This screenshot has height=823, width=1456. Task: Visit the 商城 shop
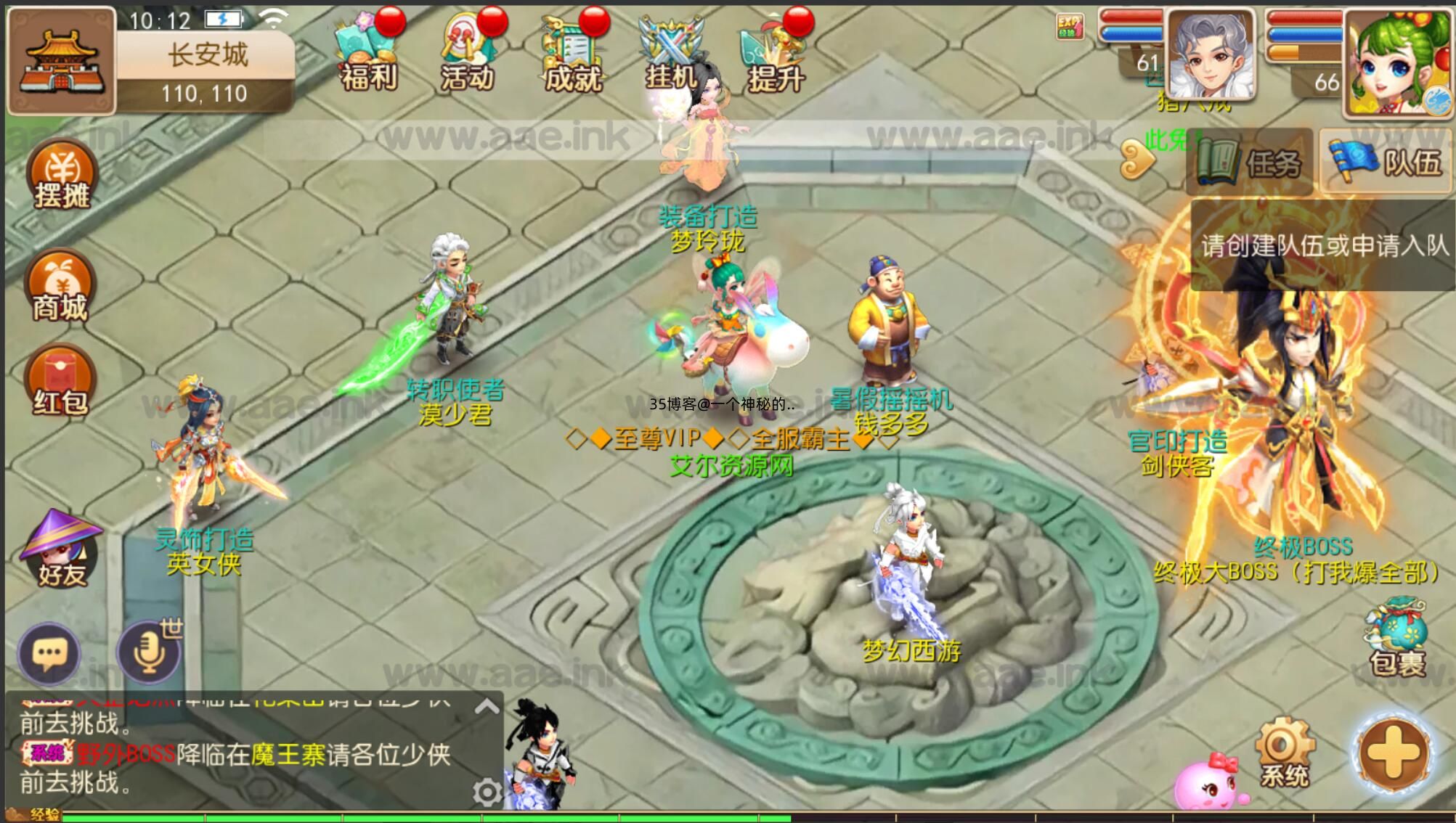click(60, 287)
